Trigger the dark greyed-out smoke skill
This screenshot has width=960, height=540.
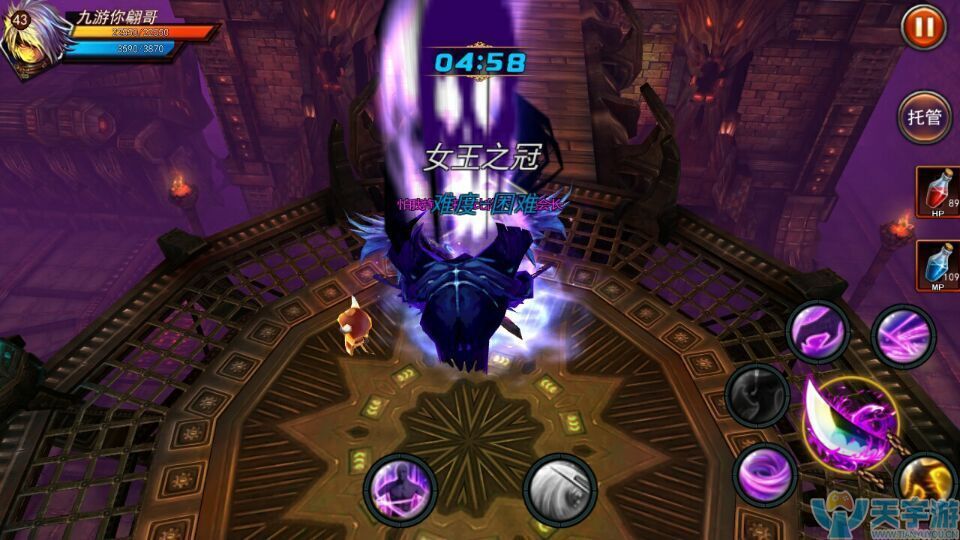click(757, 394)
